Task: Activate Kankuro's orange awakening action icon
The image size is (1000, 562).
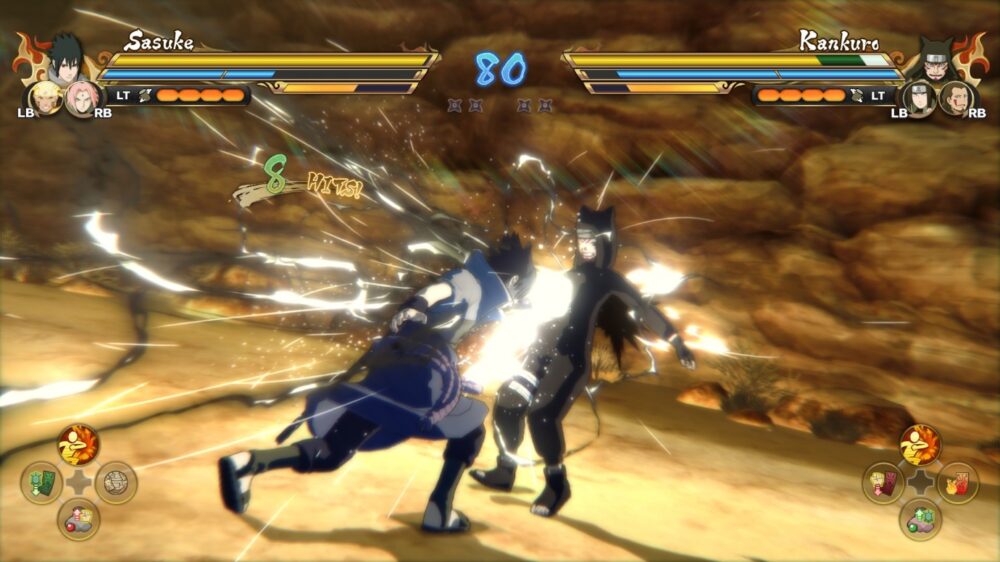Action: tap(920, 445)
